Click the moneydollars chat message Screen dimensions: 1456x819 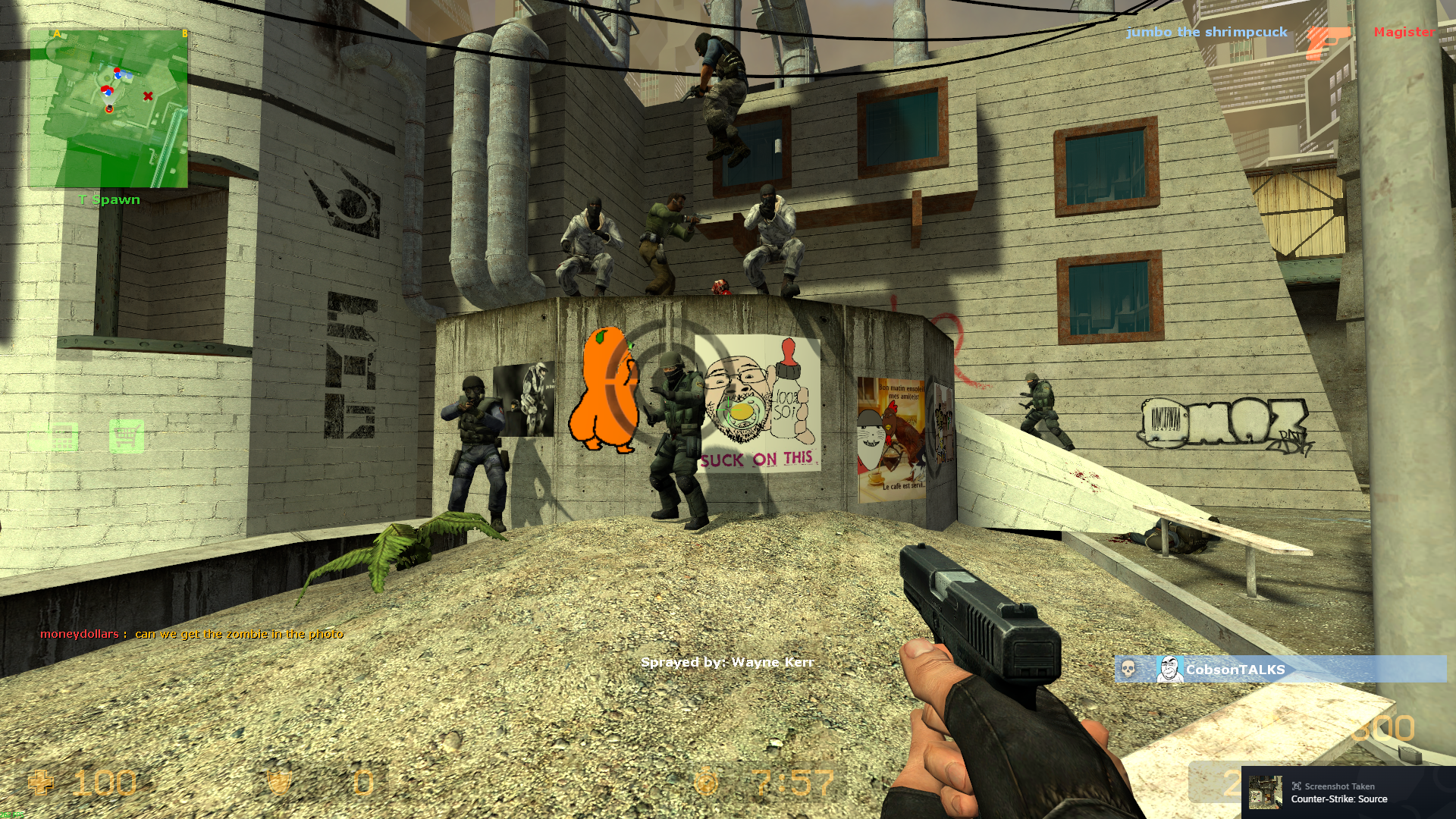192,634
